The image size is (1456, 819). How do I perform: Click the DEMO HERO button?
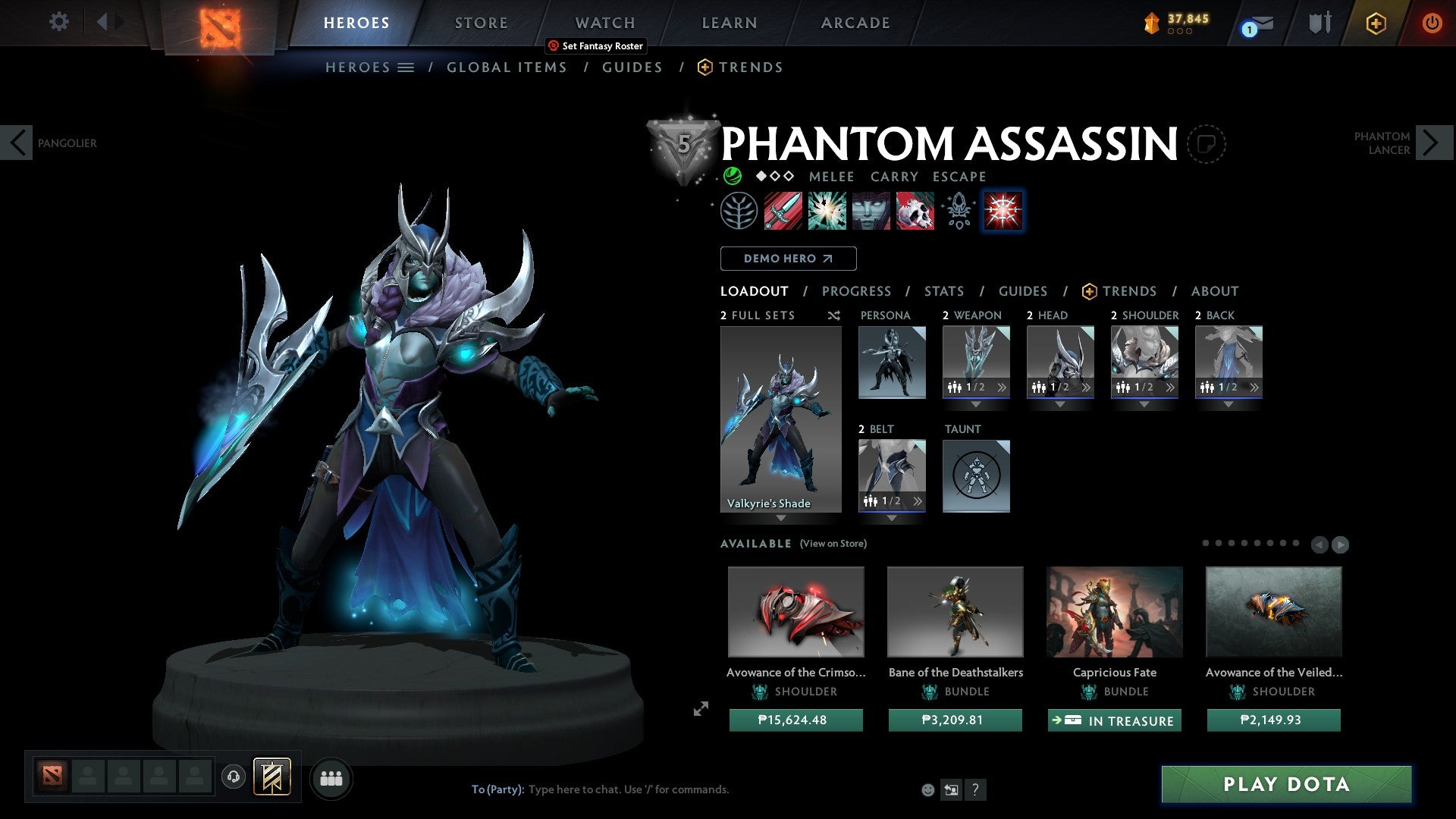coord(788,258)
